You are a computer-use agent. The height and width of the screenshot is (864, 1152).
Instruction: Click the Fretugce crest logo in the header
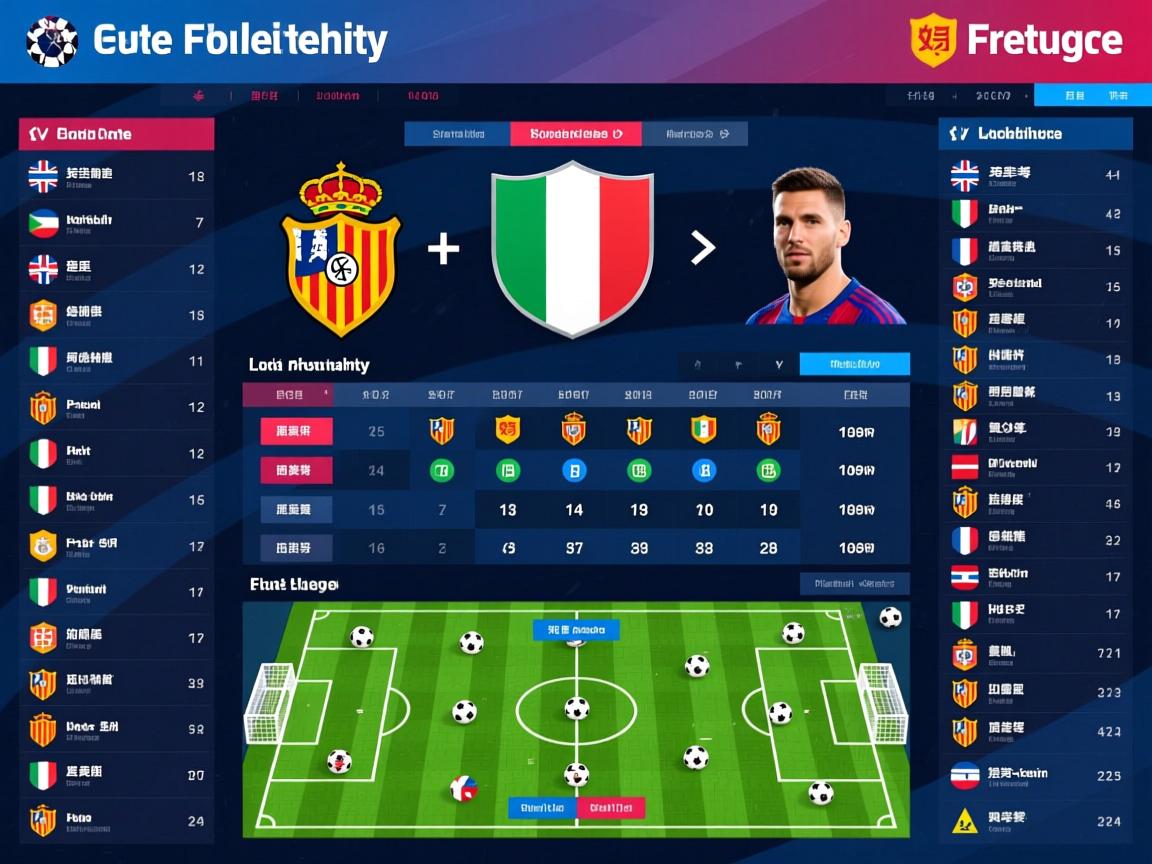coord(932,40)
